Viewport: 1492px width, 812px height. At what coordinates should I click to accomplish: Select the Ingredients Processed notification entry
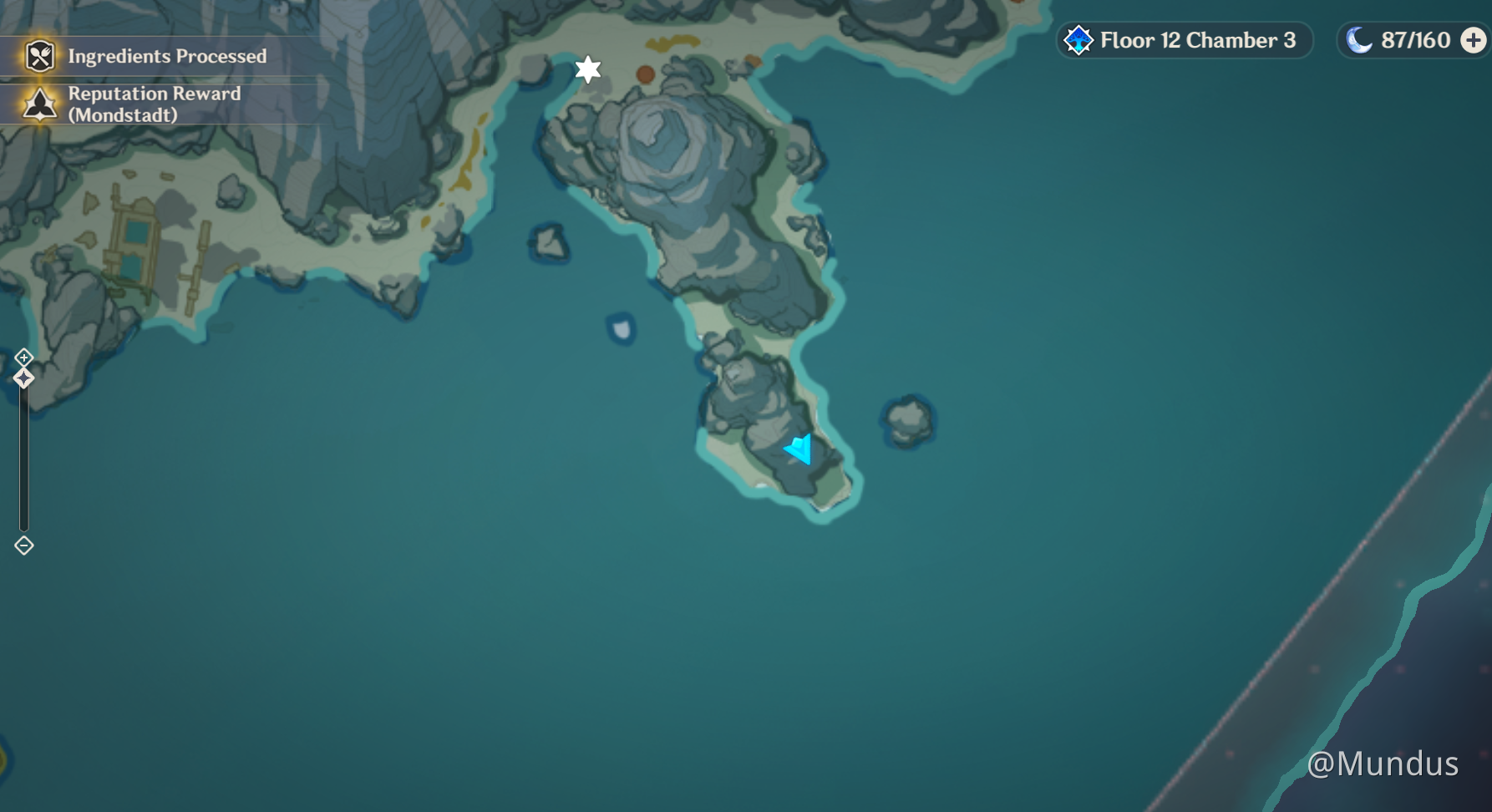pyautogui.click(x=167, y=56)
